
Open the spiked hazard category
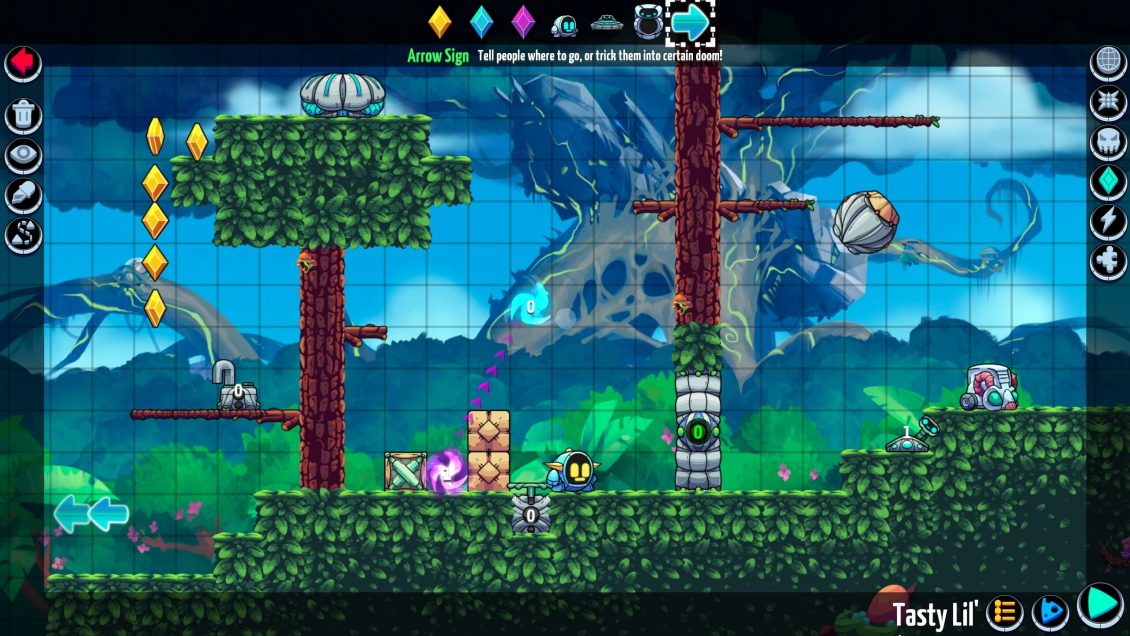[1108, 102]
